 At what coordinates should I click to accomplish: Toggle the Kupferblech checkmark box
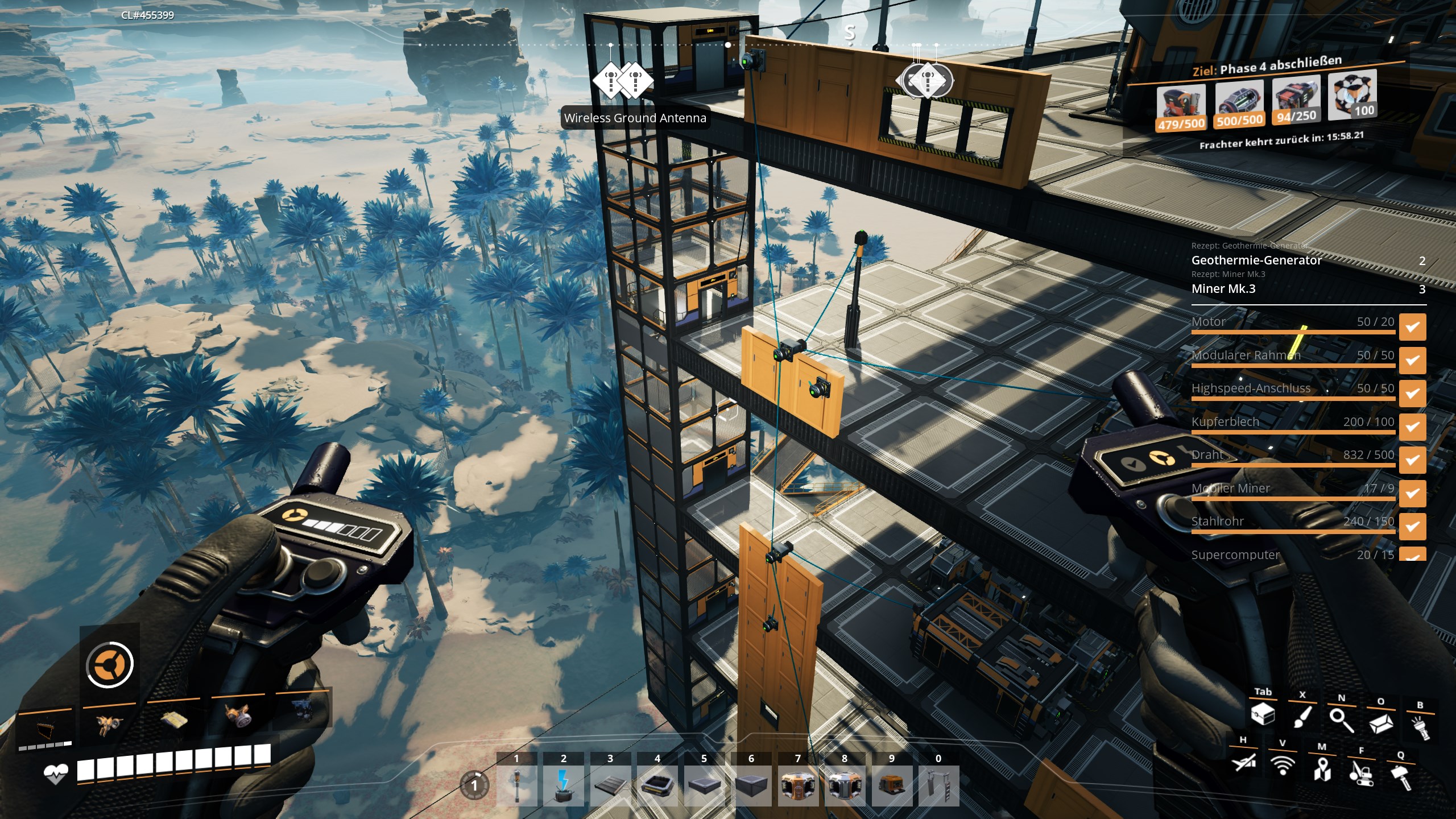coord(1412,427)
